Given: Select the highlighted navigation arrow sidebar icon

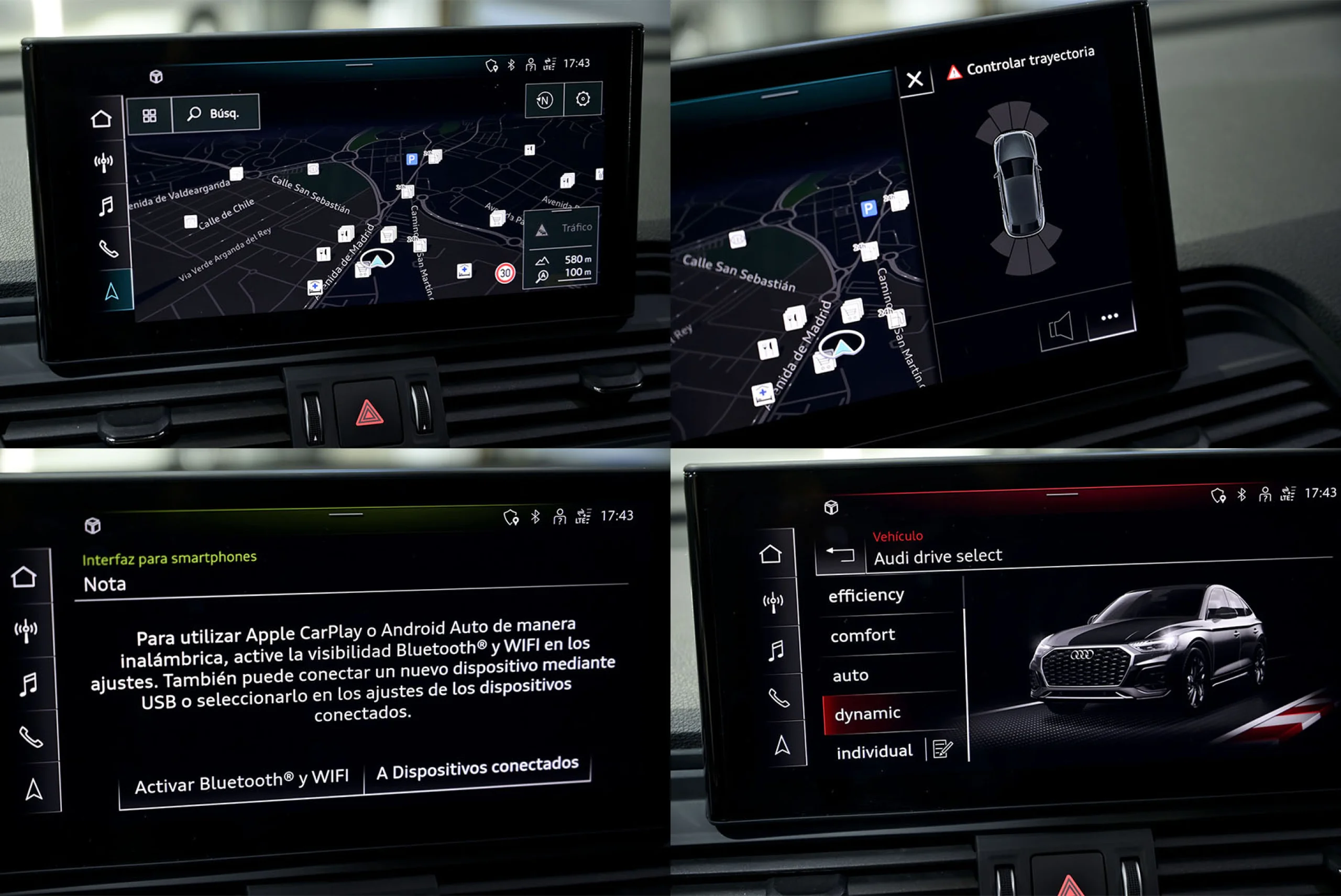Looking at the screenshot, I should pyautogui.click(x=113, y=292).
